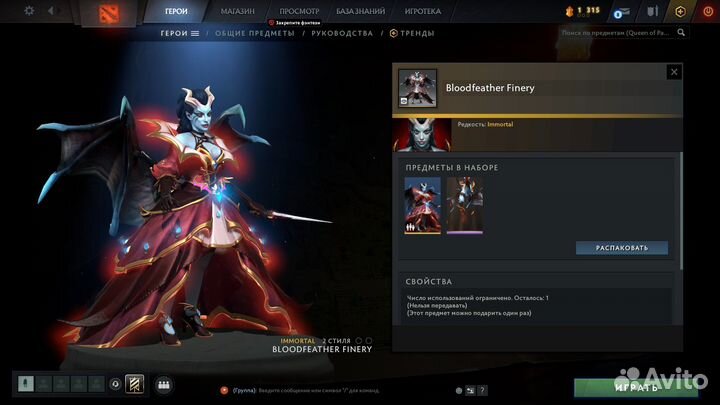Viewport: 720px width, 405px height.
Task: Select the second bundle item with purple bar
Action: [464, 205]
